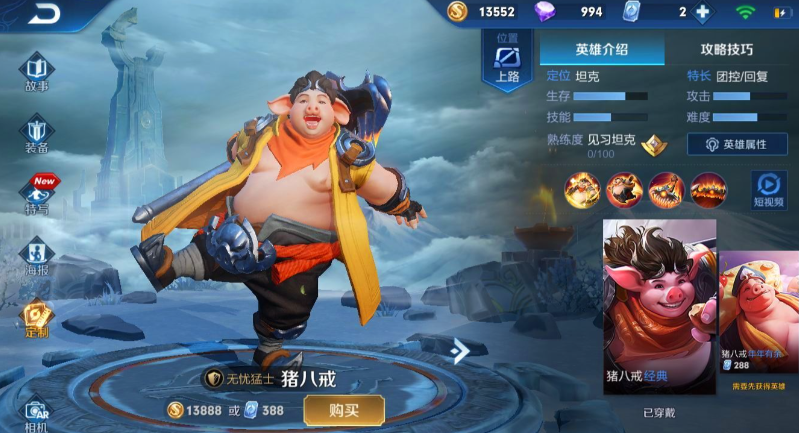Switch to the 攻略技巧 tab
This screenshot has height=433, width=799.
pos(727,49)
